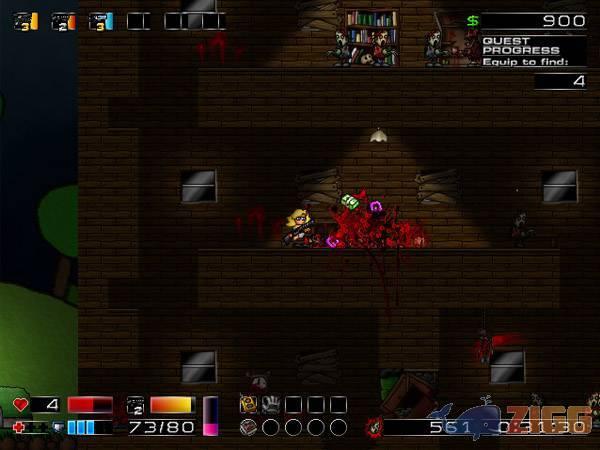This screenshot has height=450, width=600.
Task: Click the equipped weapon icon beside the ammo gauge
Action: pyautogui.click(x=136, y=405)
